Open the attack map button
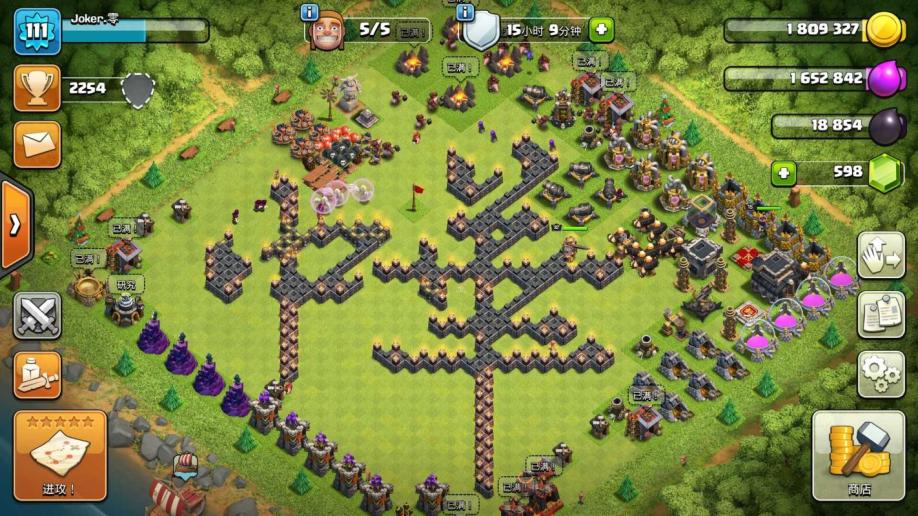 (x=59, y=456)
